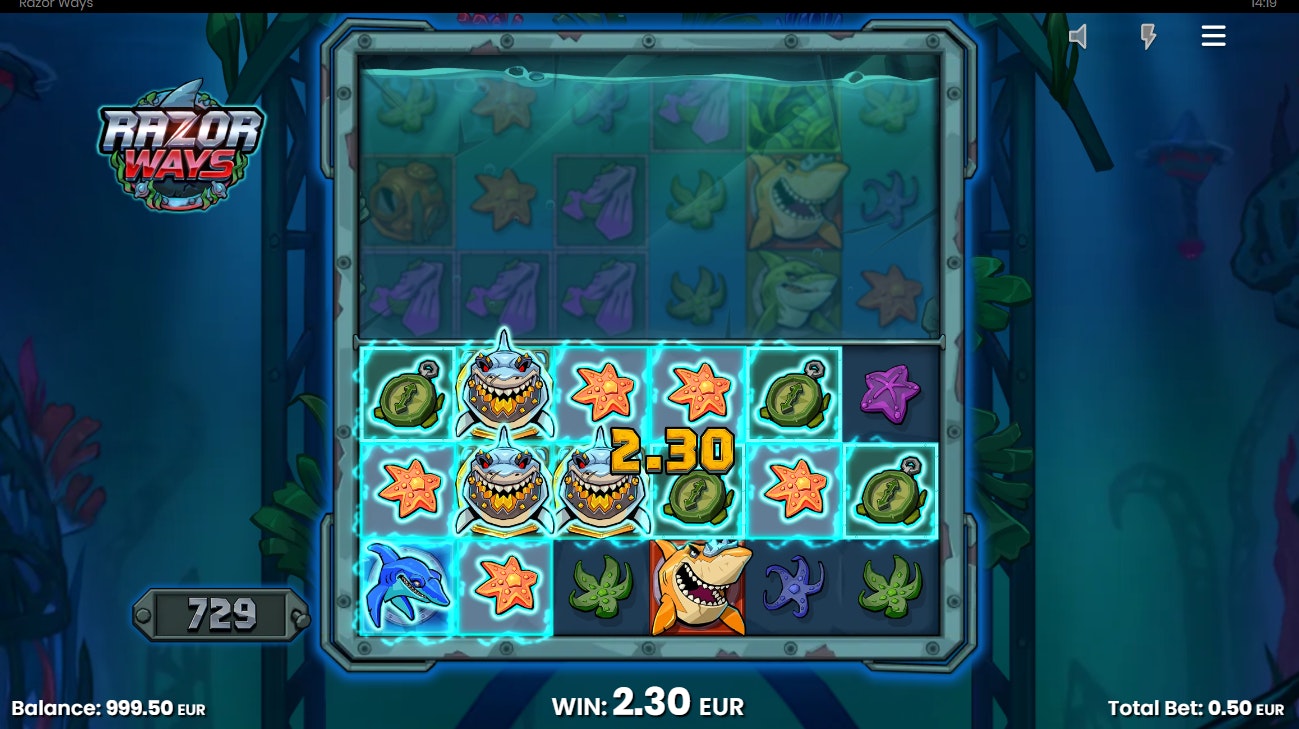
Task: Enable turbo spin with the lightning icon
Action: point(1148,35)
